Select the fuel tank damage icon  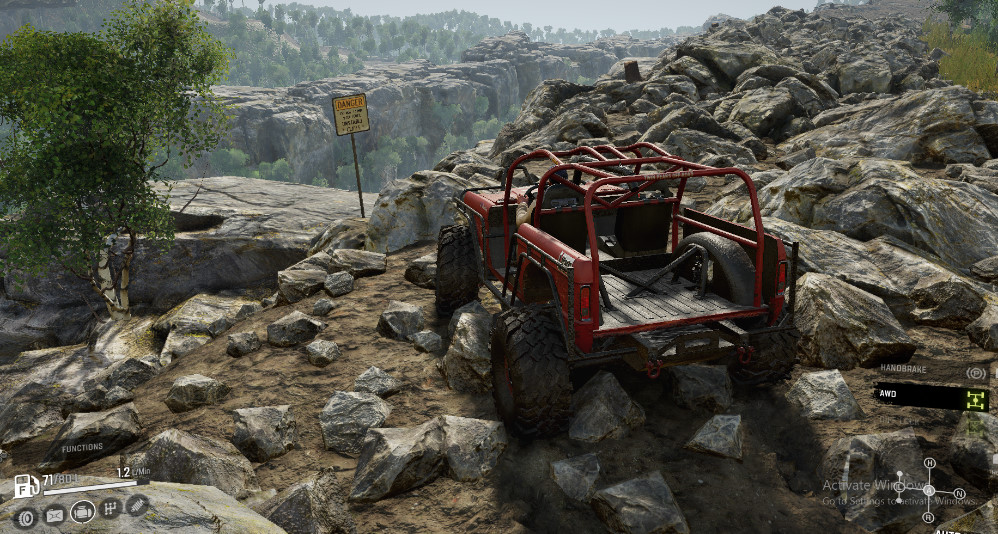(54, 516)
